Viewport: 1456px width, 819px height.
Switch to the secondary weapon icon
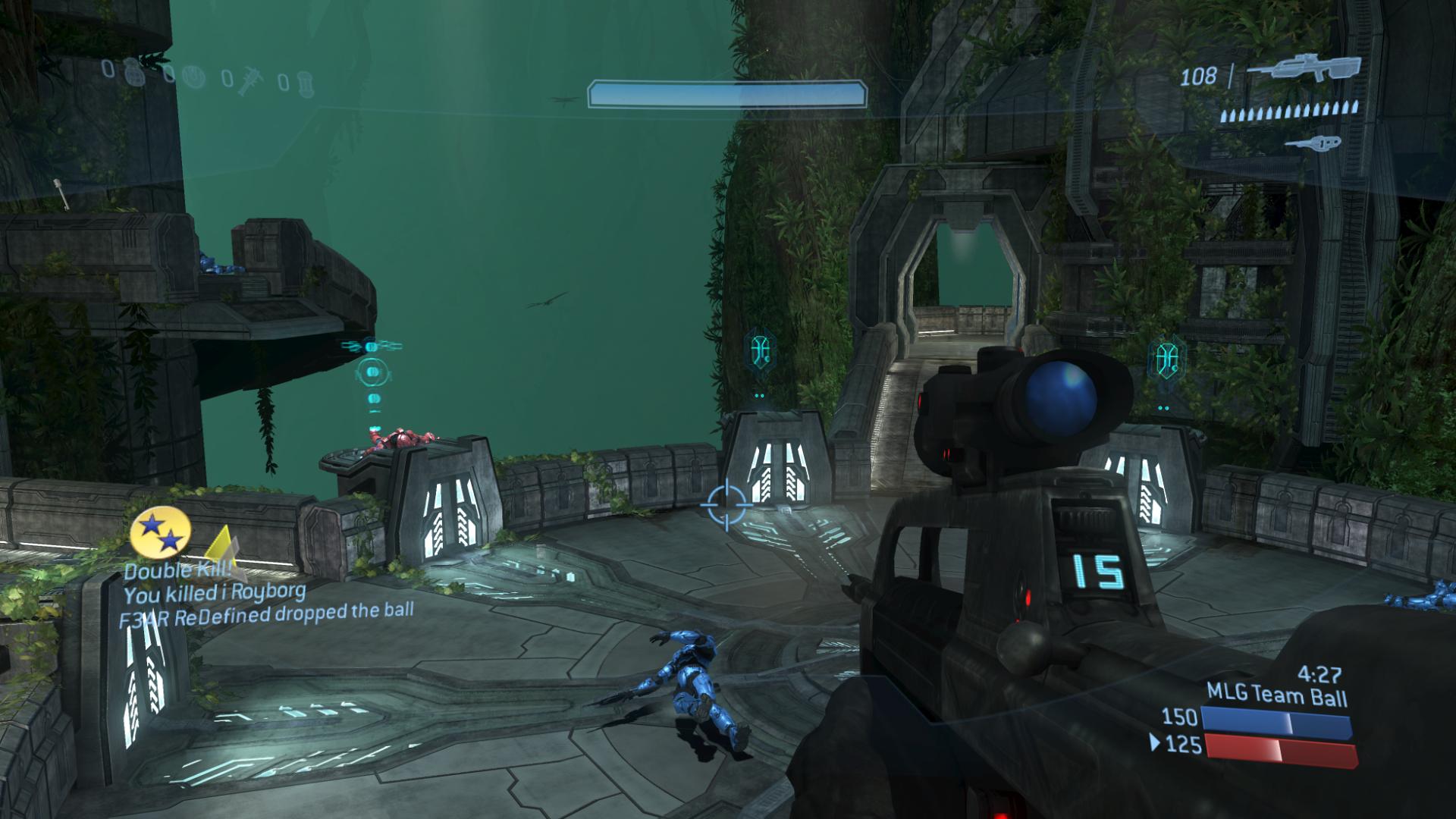point(1312,143)
